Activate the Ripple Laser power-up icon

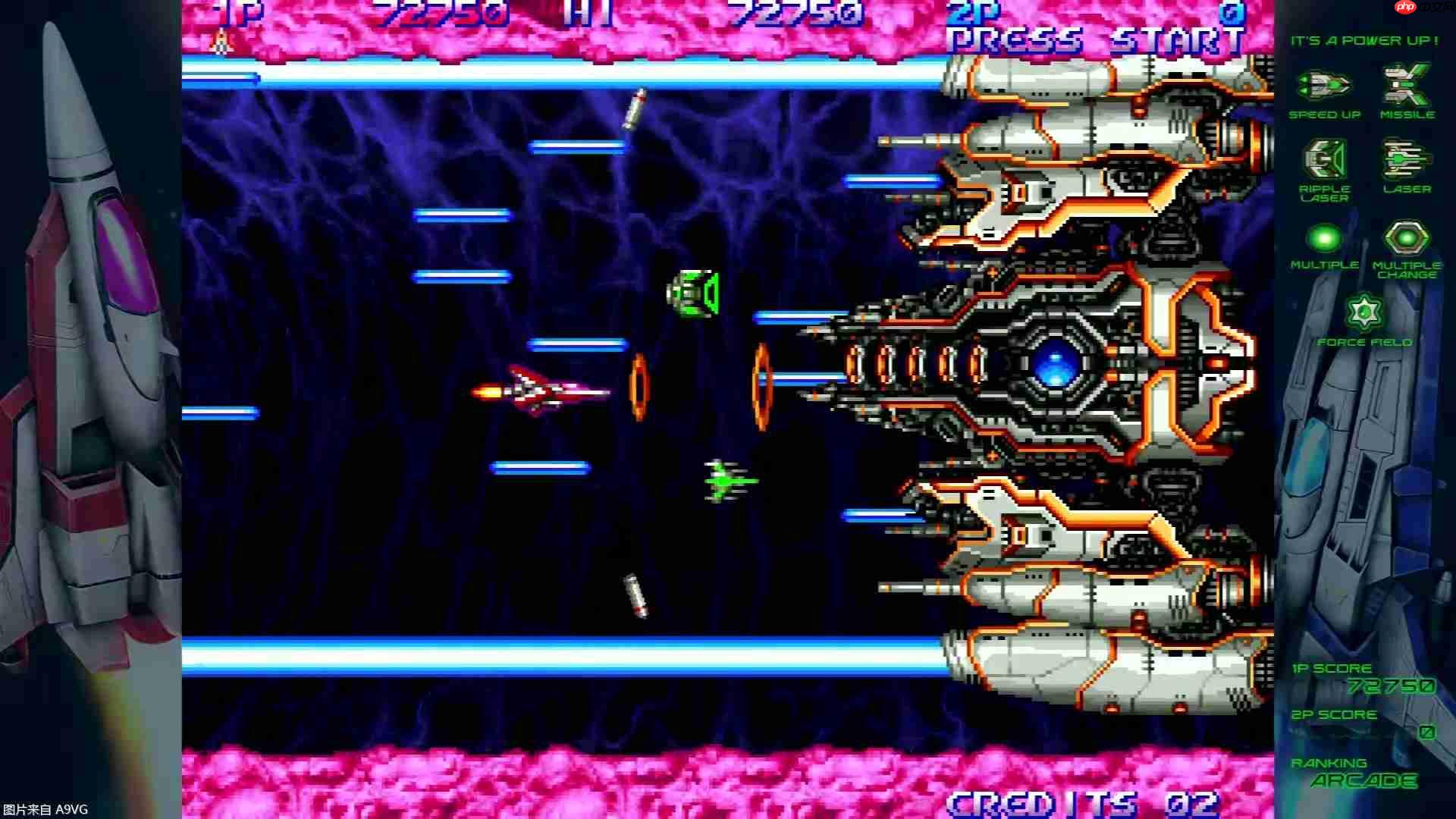tap(1324, 159)
